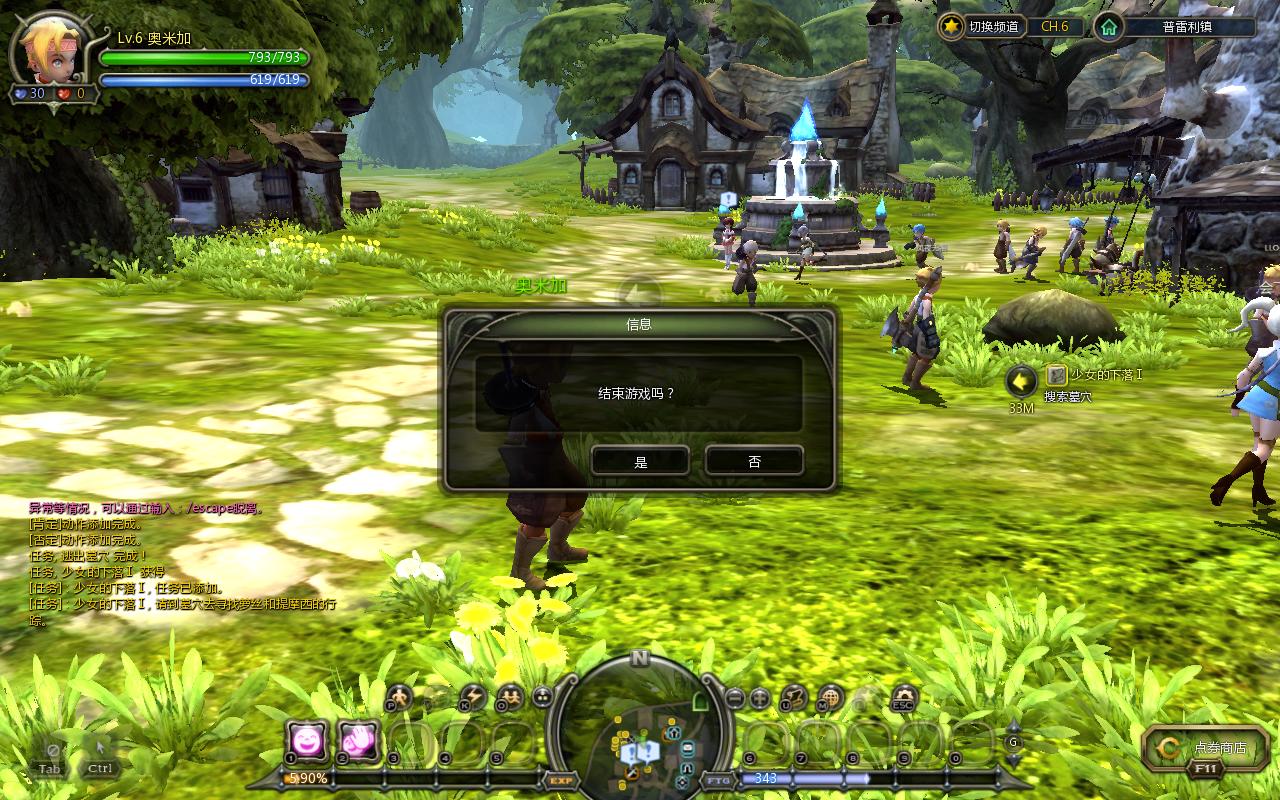This screenshot has height=800, width=1280.
Task: Open the world map globe icon
Action: [830, 698]
